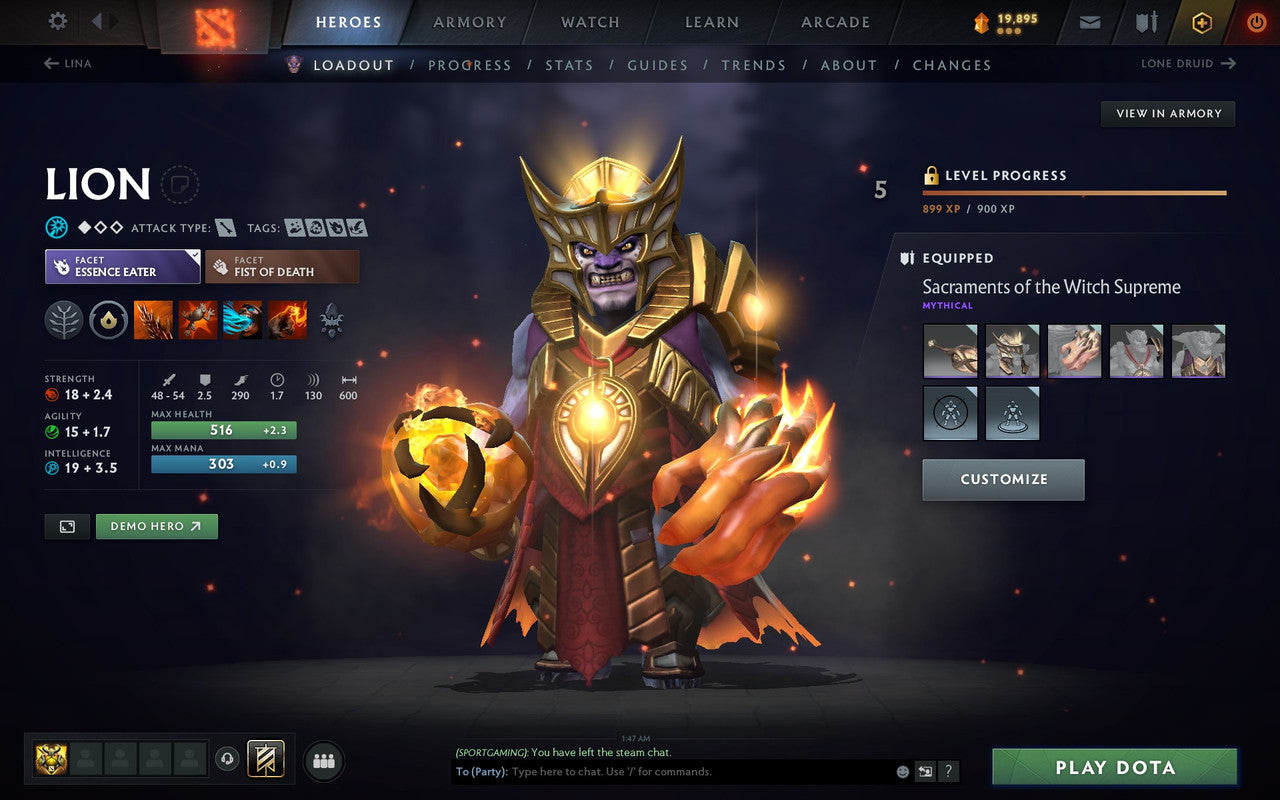
Task: Go back to Lina with left arrow
Action: [x=51, y=62]
